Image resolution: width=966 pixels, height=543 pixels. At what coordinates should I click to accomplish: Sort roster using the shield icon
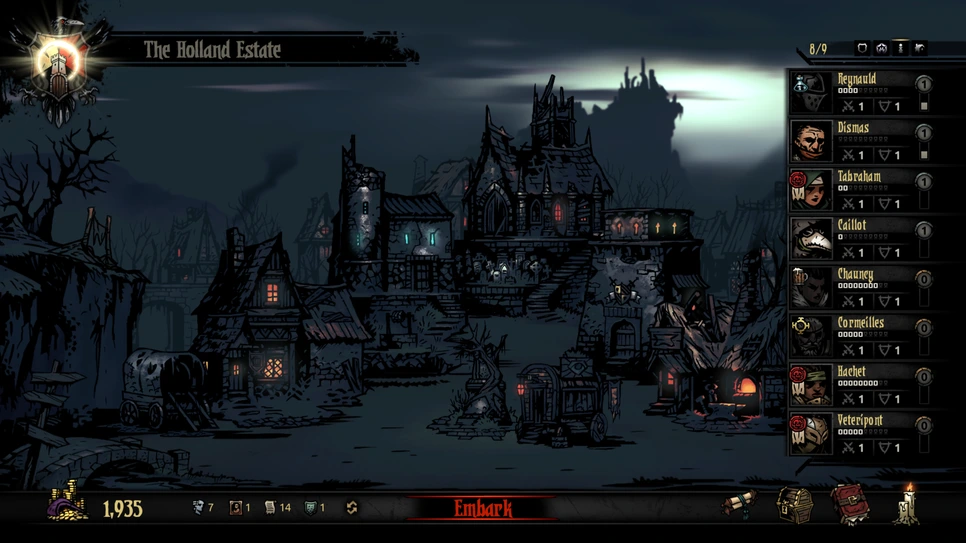(x=862, y=48)
